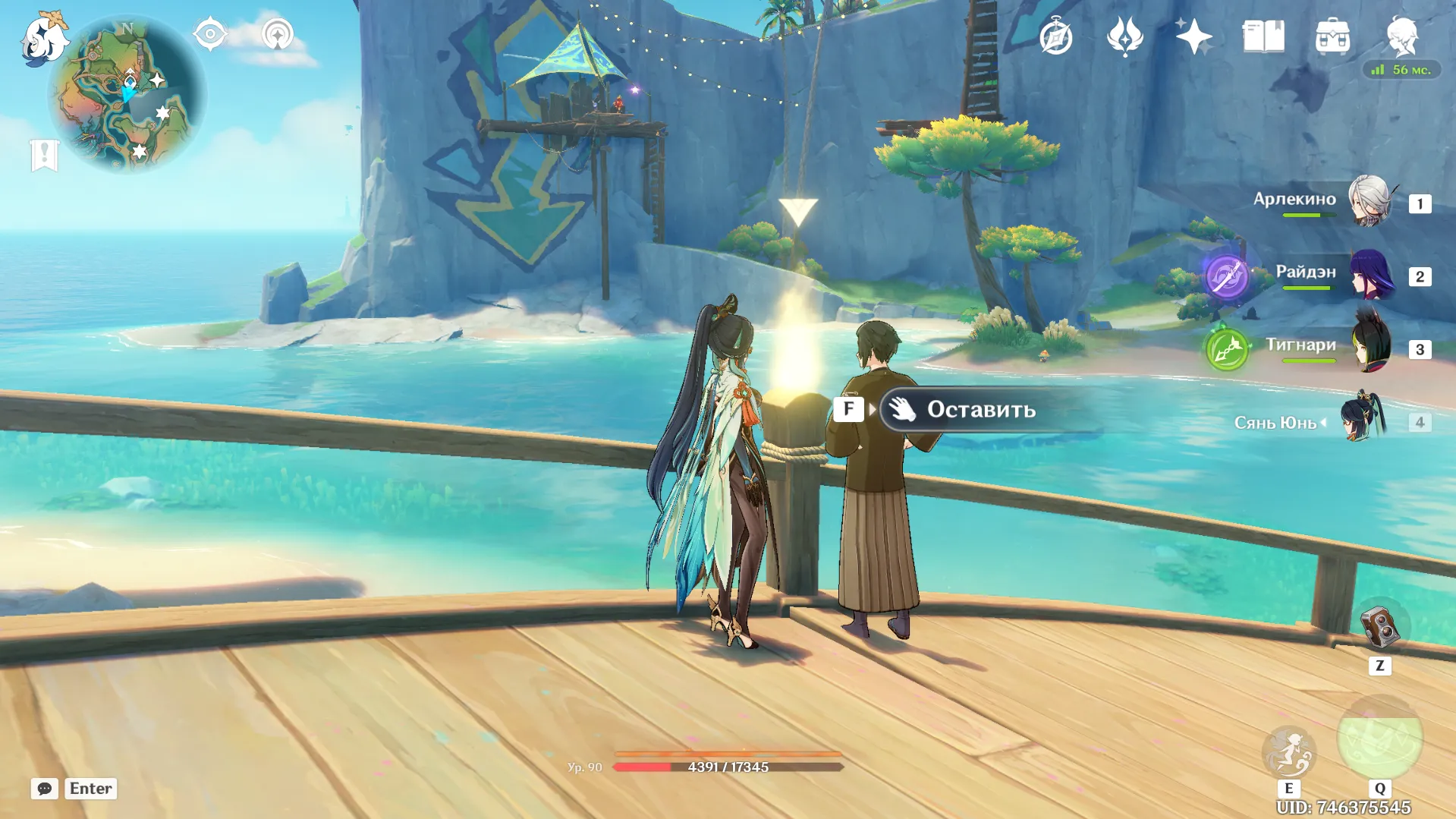Click the eye-shaped sight icon near minimap

point(209,34)
